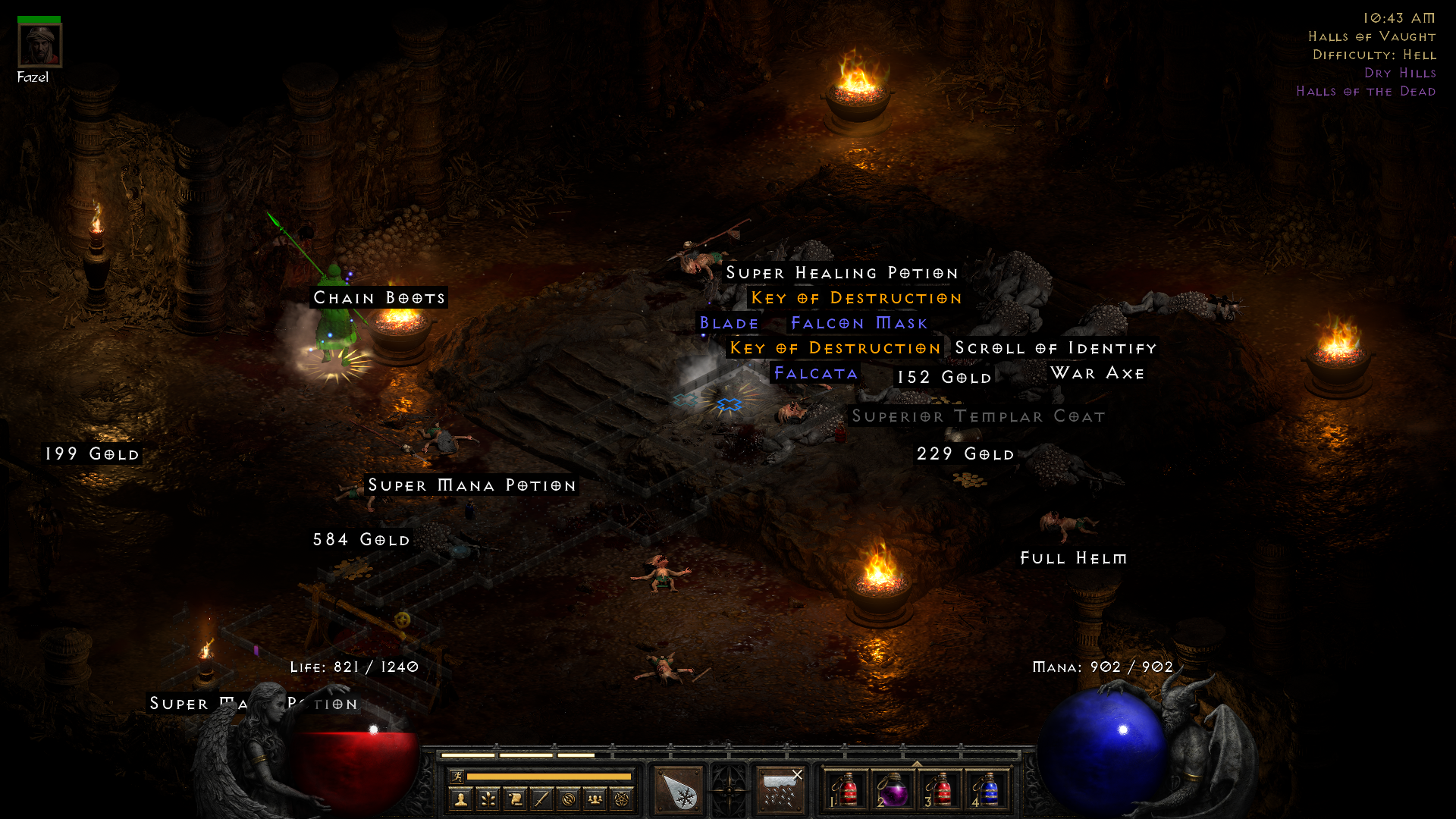Image resolution: width=1456 pixels, height=819 pixels.
Task: Drink purple rejuvenation potion in belt slot 2
Action: pyautogui.click(x=896, y=790)
